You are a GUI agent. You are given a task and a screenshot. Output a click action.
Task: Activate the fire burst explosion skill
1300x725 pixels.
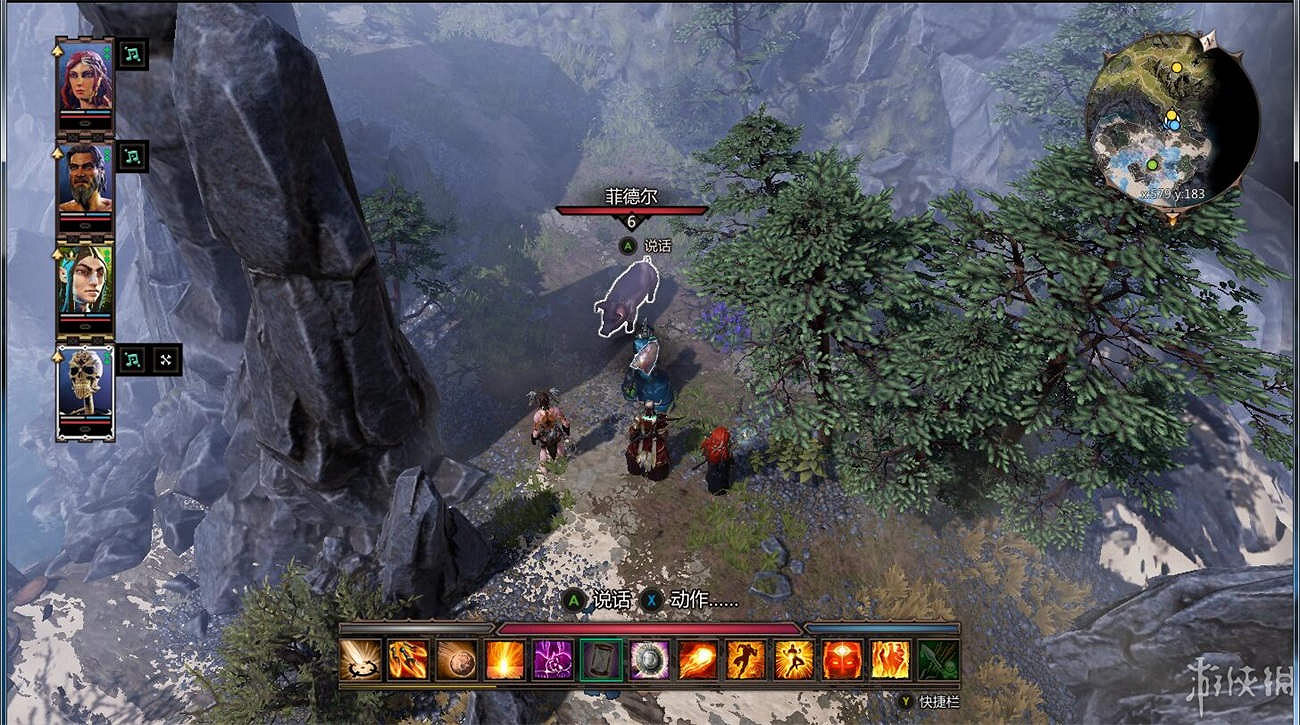coord(505,660)
